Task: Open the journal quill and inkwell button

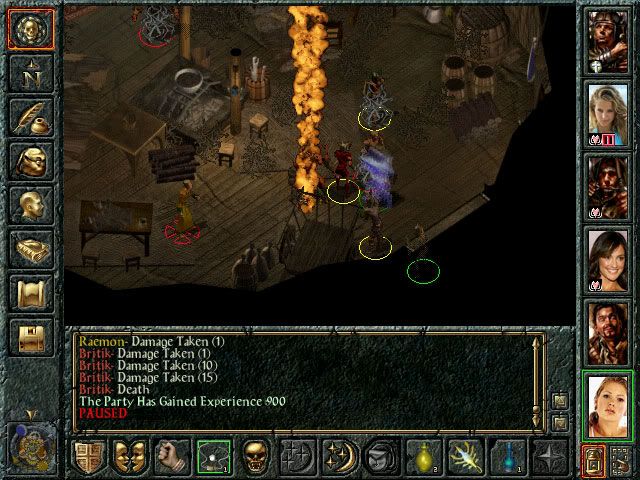Action: pos(29,117)
